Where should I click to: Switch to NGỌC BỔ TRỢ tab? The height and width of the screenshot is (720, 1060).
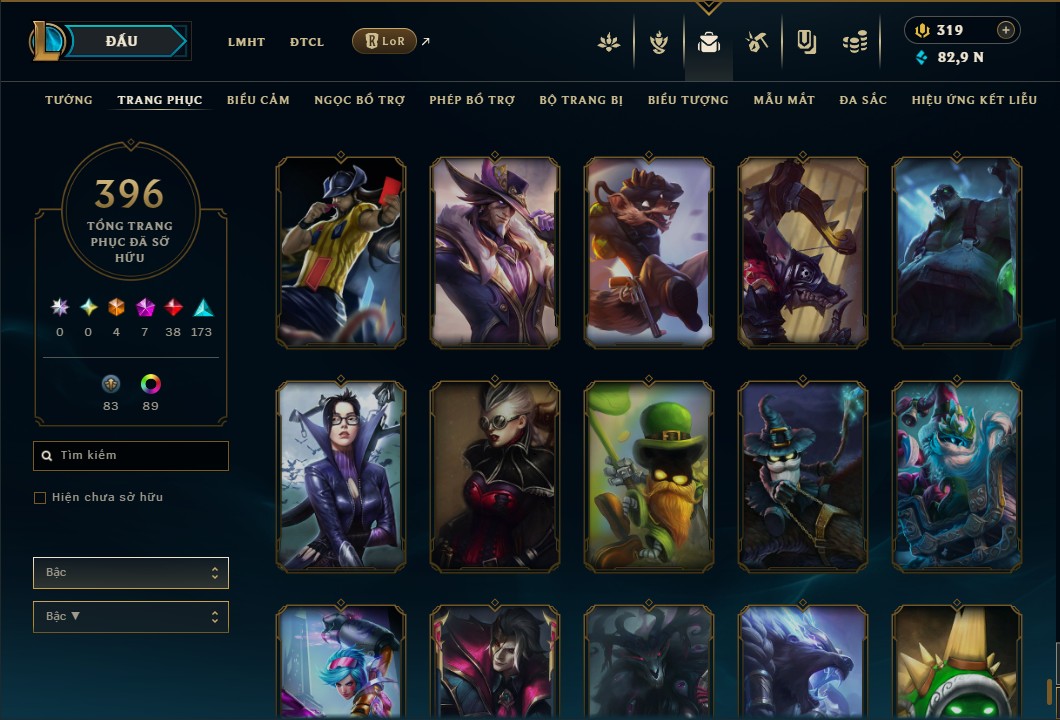(359, 100)
